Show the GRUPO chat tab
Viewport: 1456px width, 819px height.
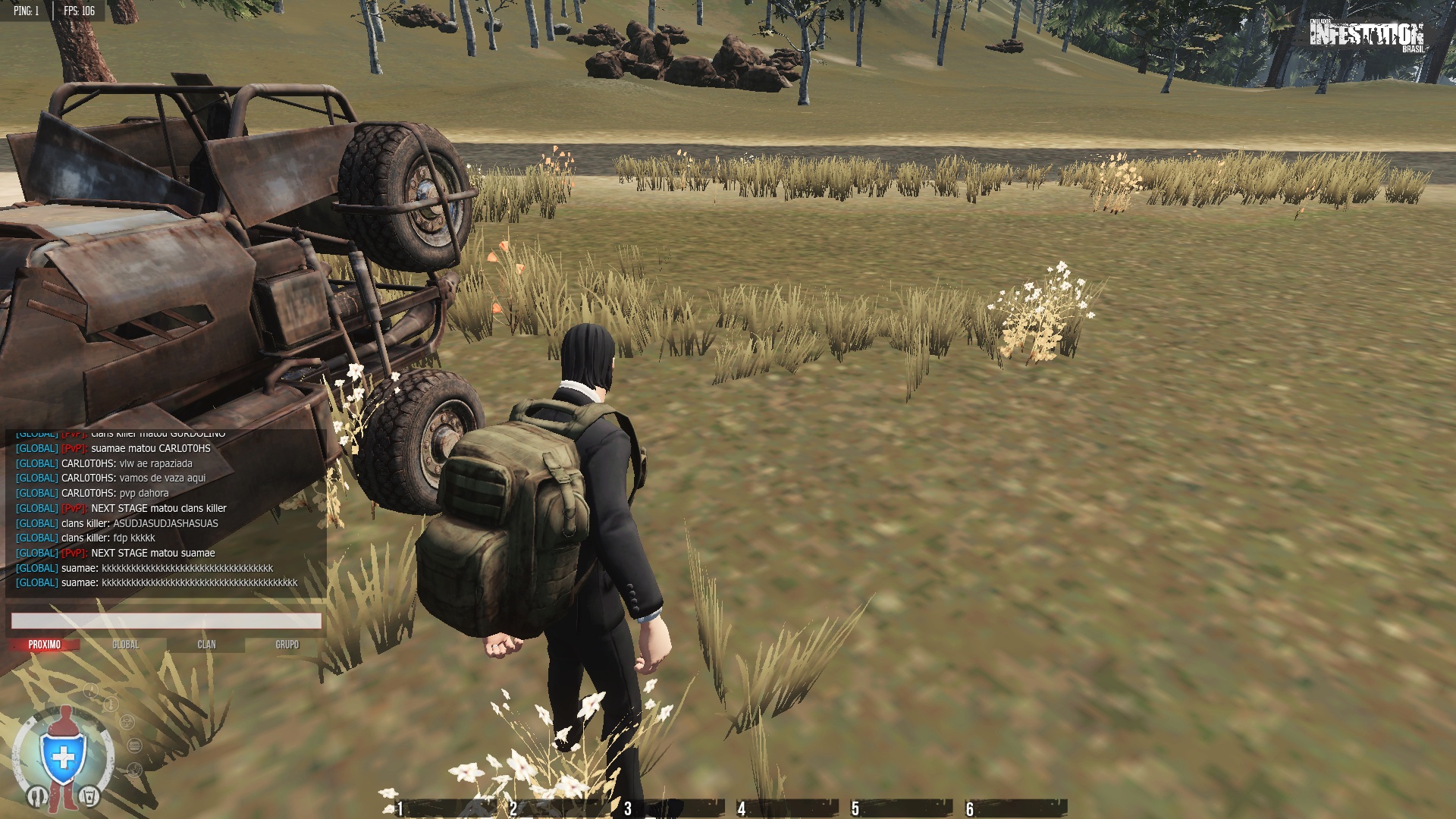[x=287, y=645]
